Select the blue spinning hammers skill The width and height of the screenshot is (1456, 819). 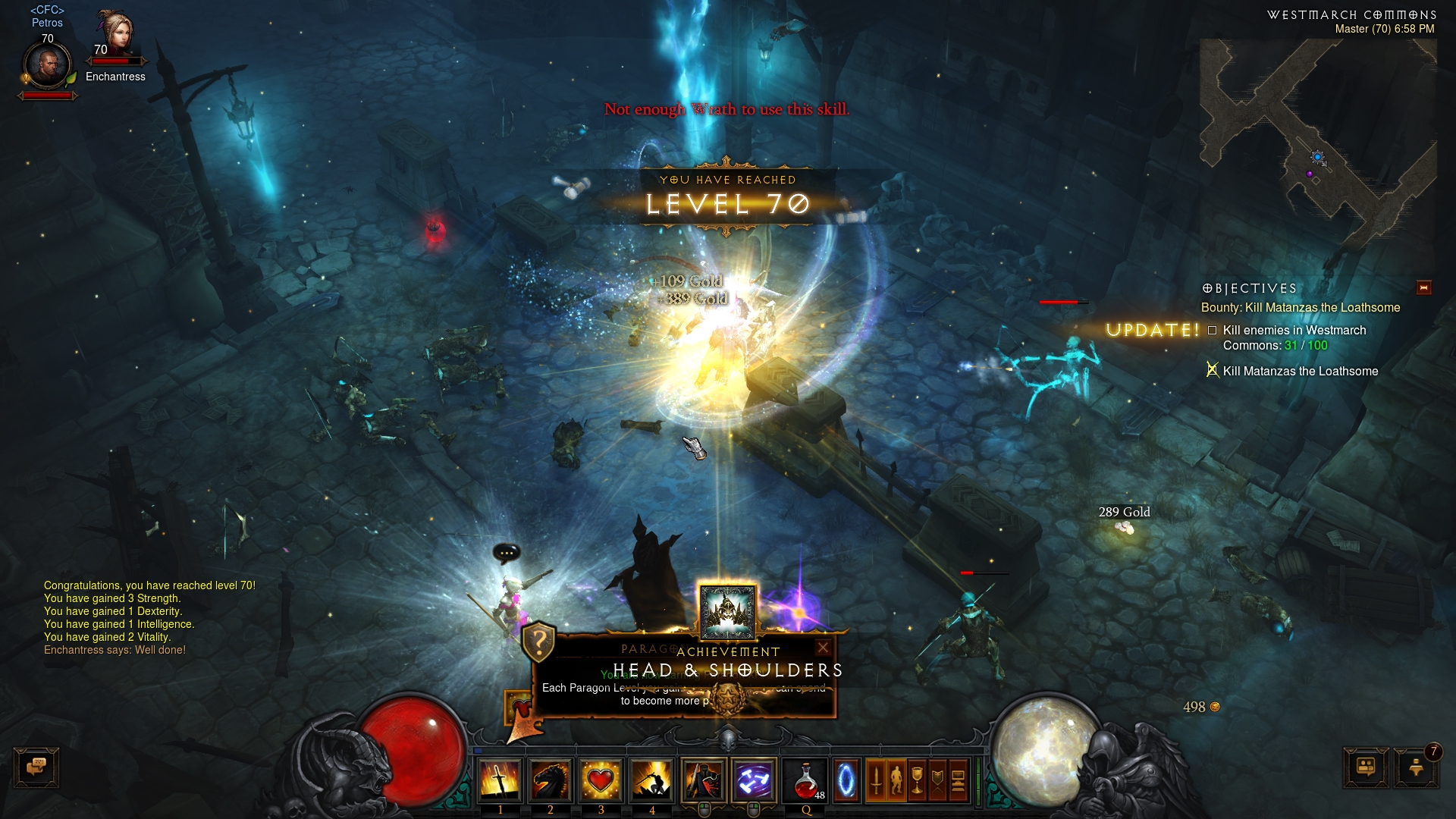click(x=754, y=780)
